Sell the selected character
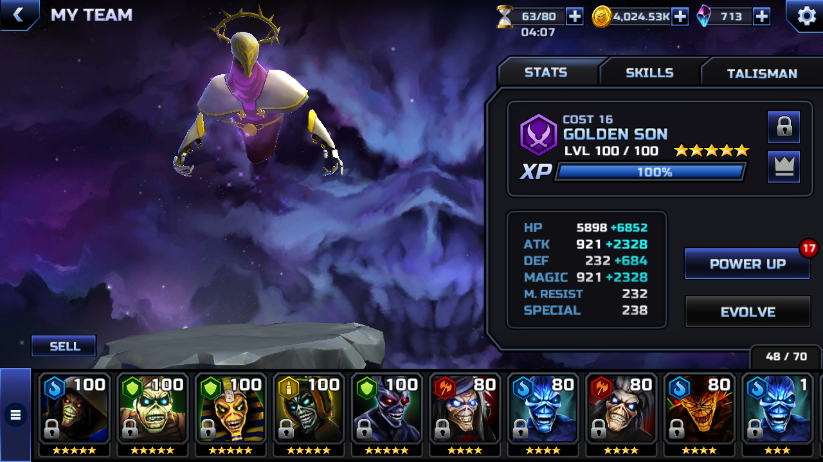Viewport: 823px width, 462px height. pyautogui.click(x=64, y=346)
